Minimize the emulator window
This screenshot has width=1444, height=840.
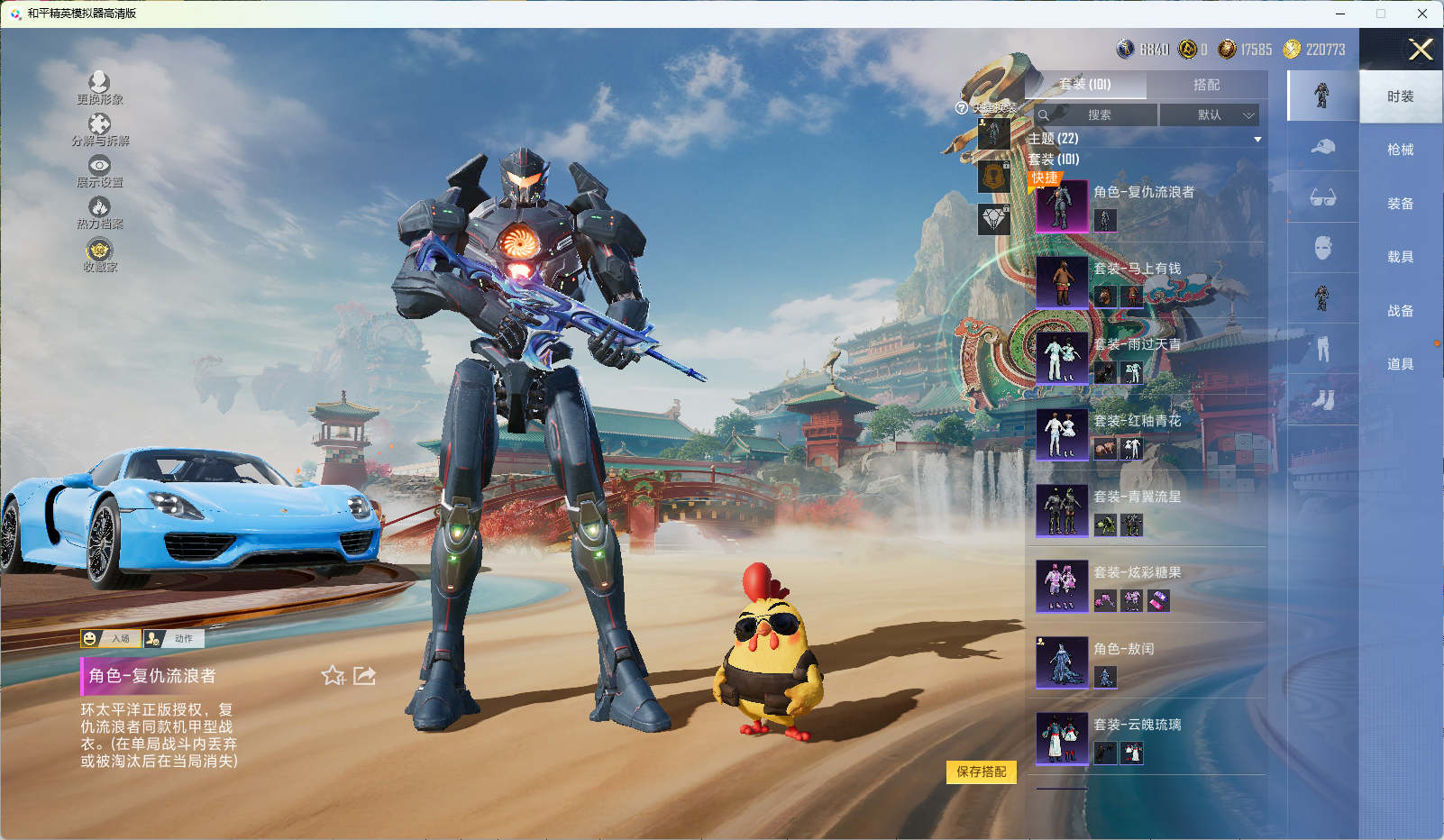tap(1340, 14)
